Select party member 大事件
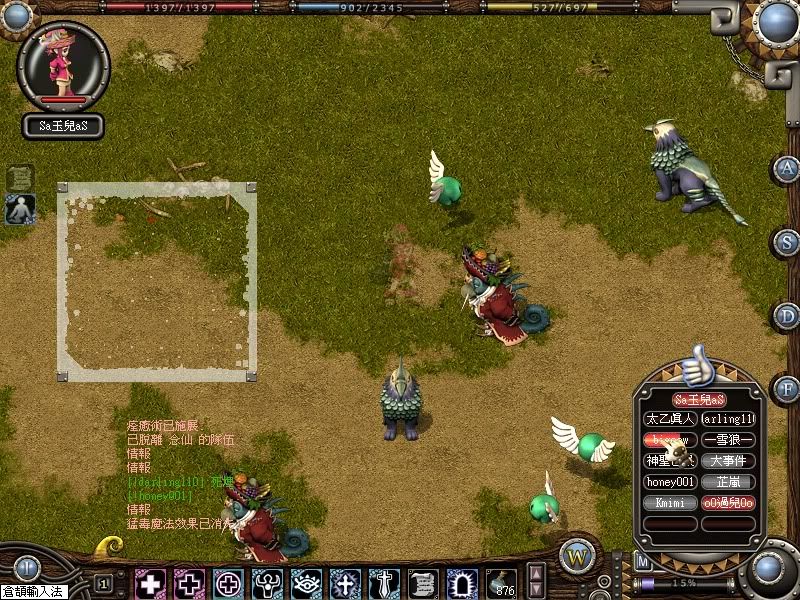 tap(728, 461)
